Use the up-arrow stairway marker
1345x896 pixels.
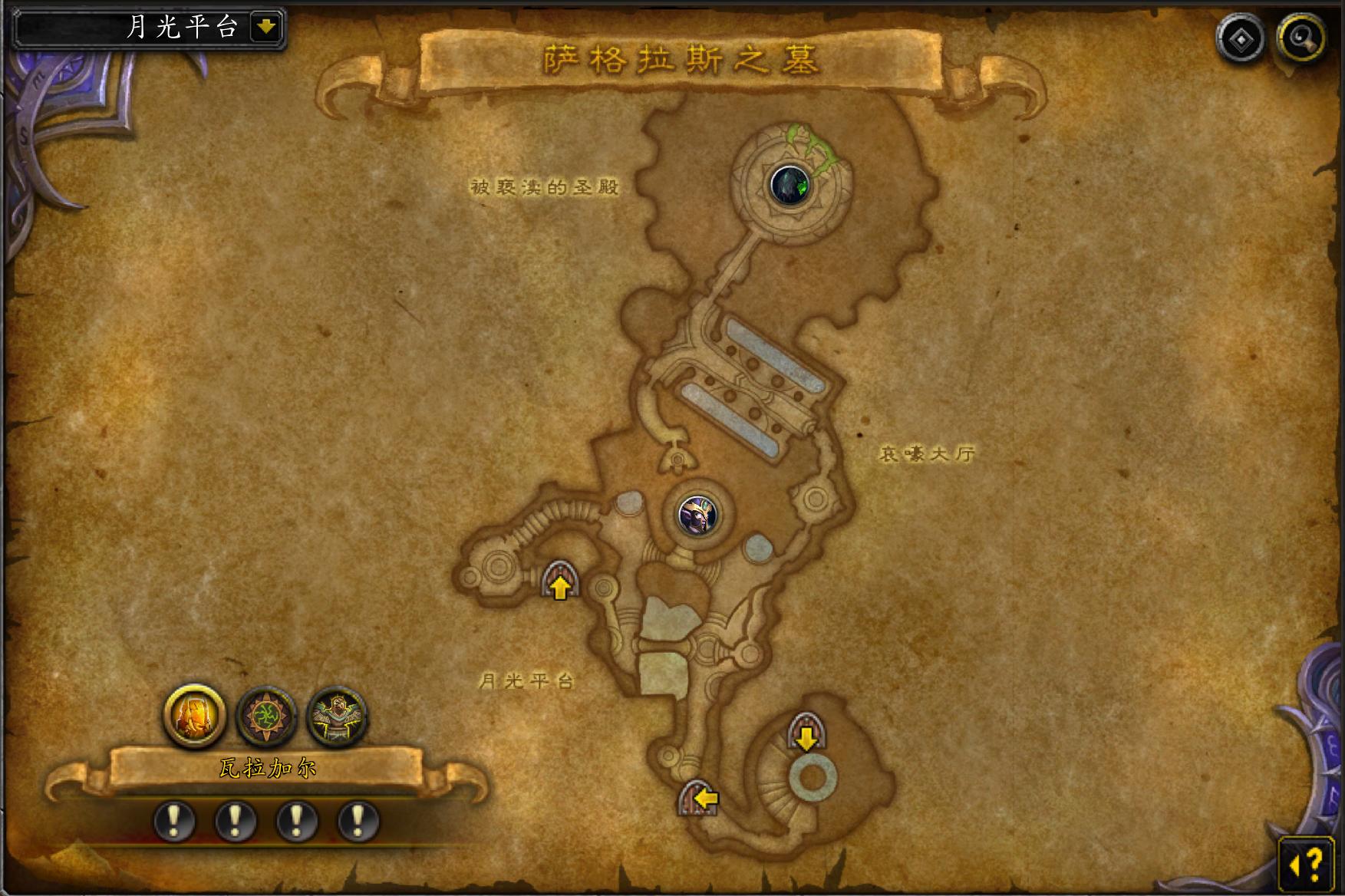560,581
